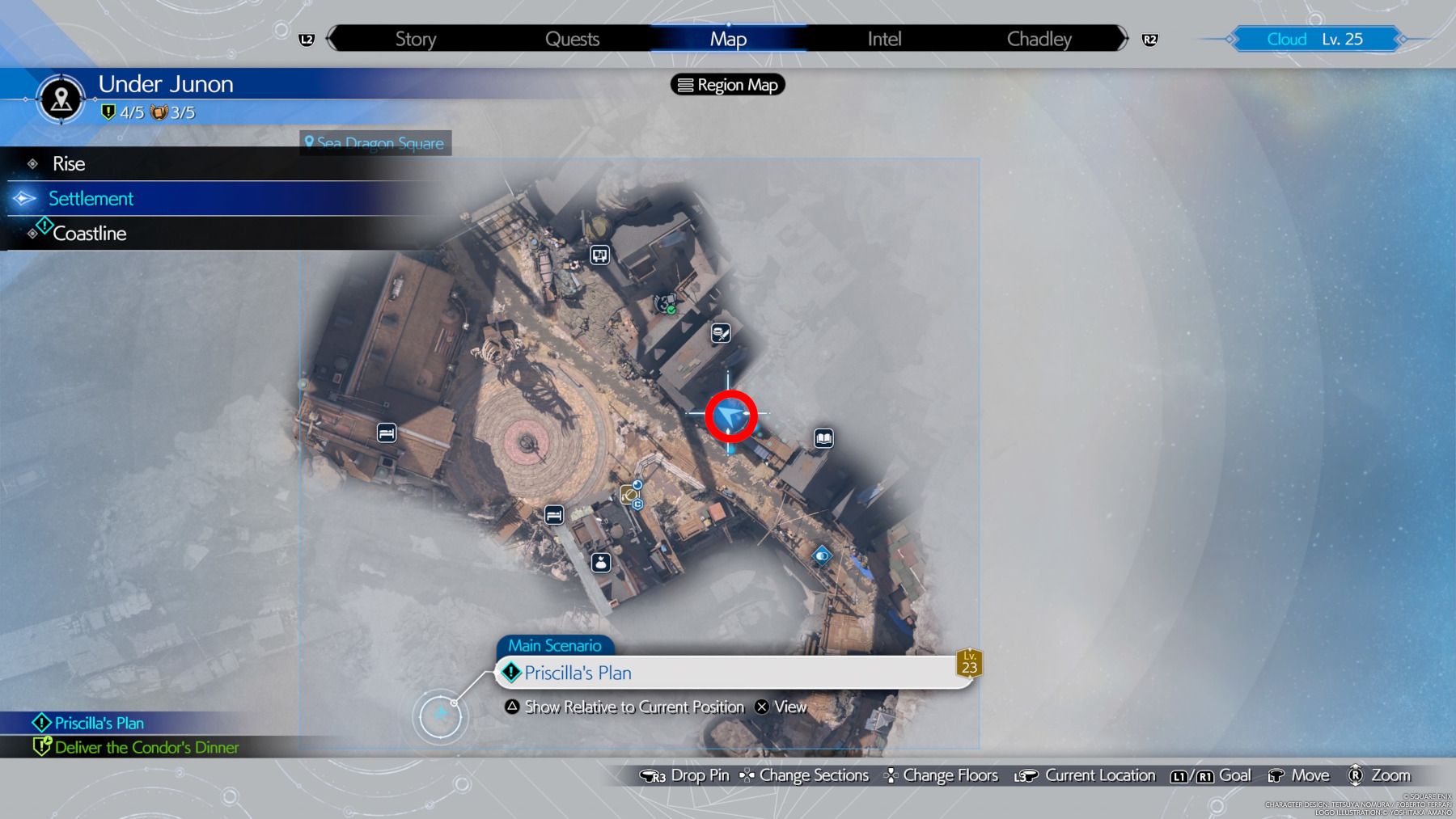1456x819 pixels.
Task: Switch to the Quests tab
Action: tap(572, 38)
